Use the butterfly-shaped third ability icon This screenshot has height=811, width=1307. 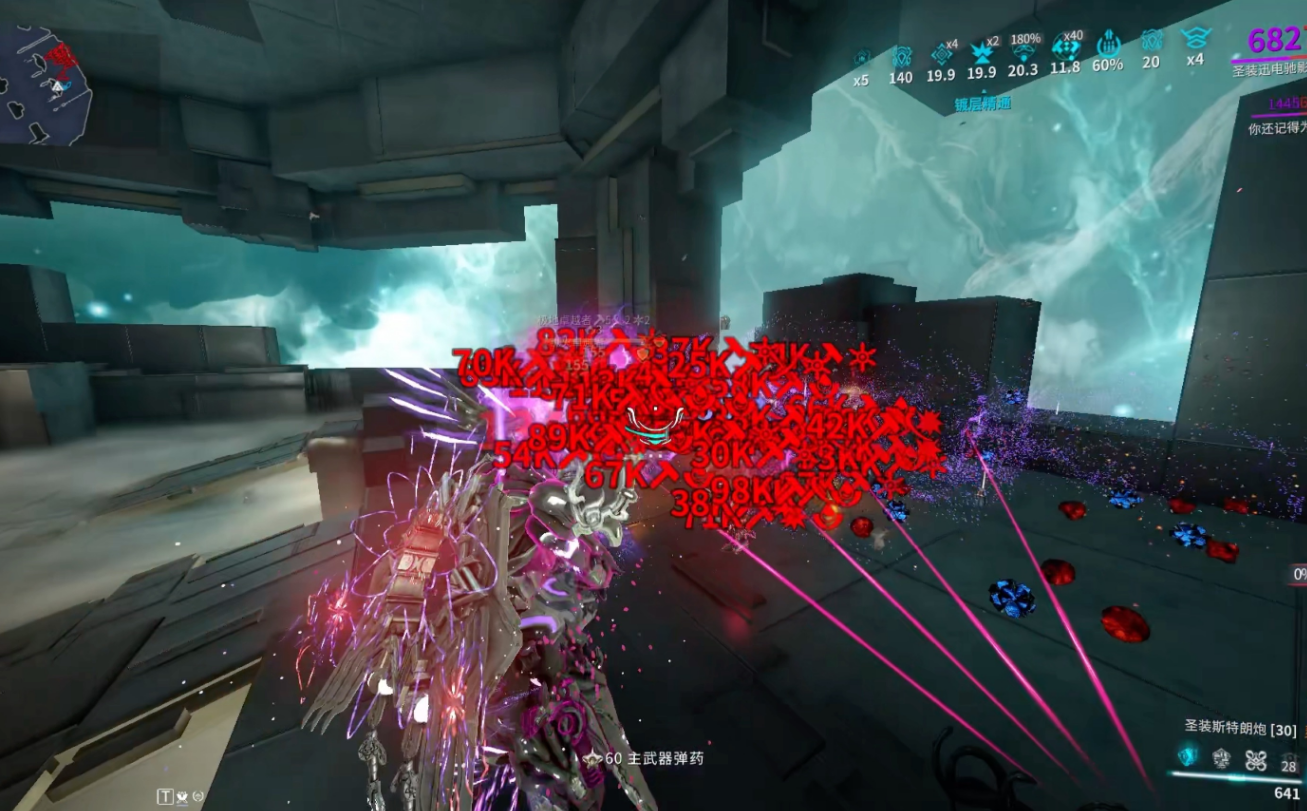1256,759
